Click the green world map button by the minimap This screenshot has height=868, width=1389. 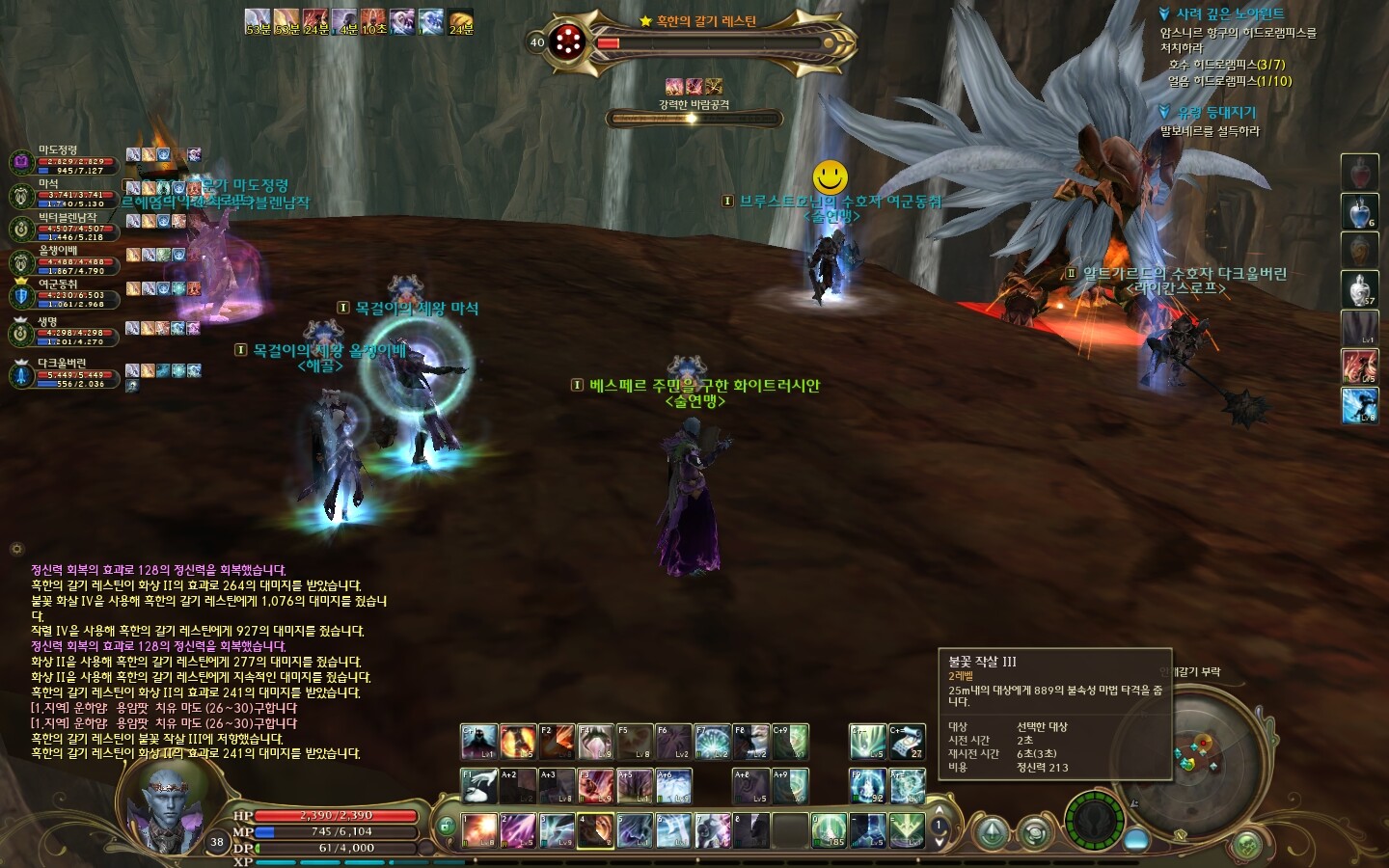click(x=1246, y=846)
